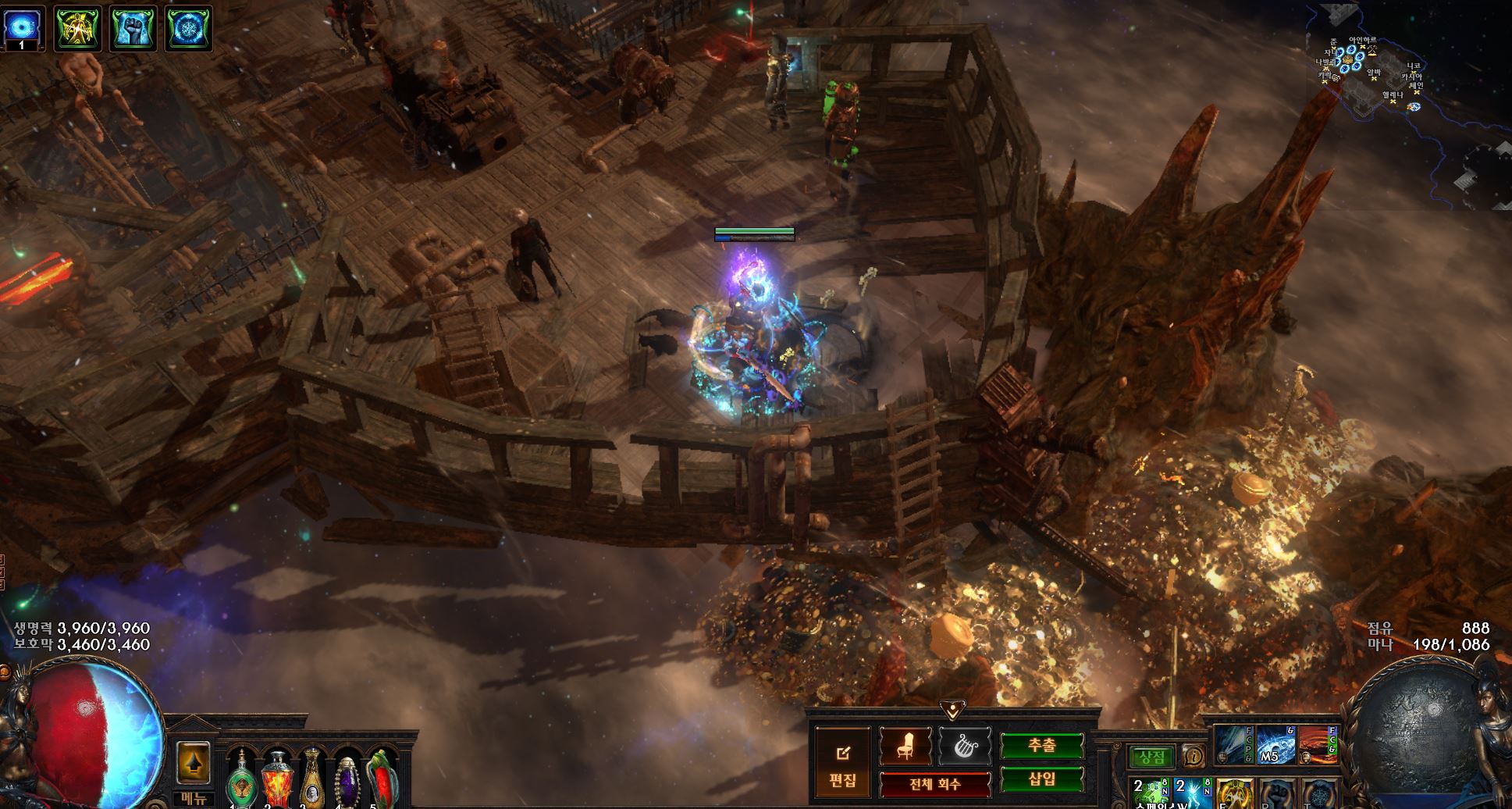Select the skill labeled M5
Image resolution: width=1512 pixels, height=809 pixels.
point(1275,746)
